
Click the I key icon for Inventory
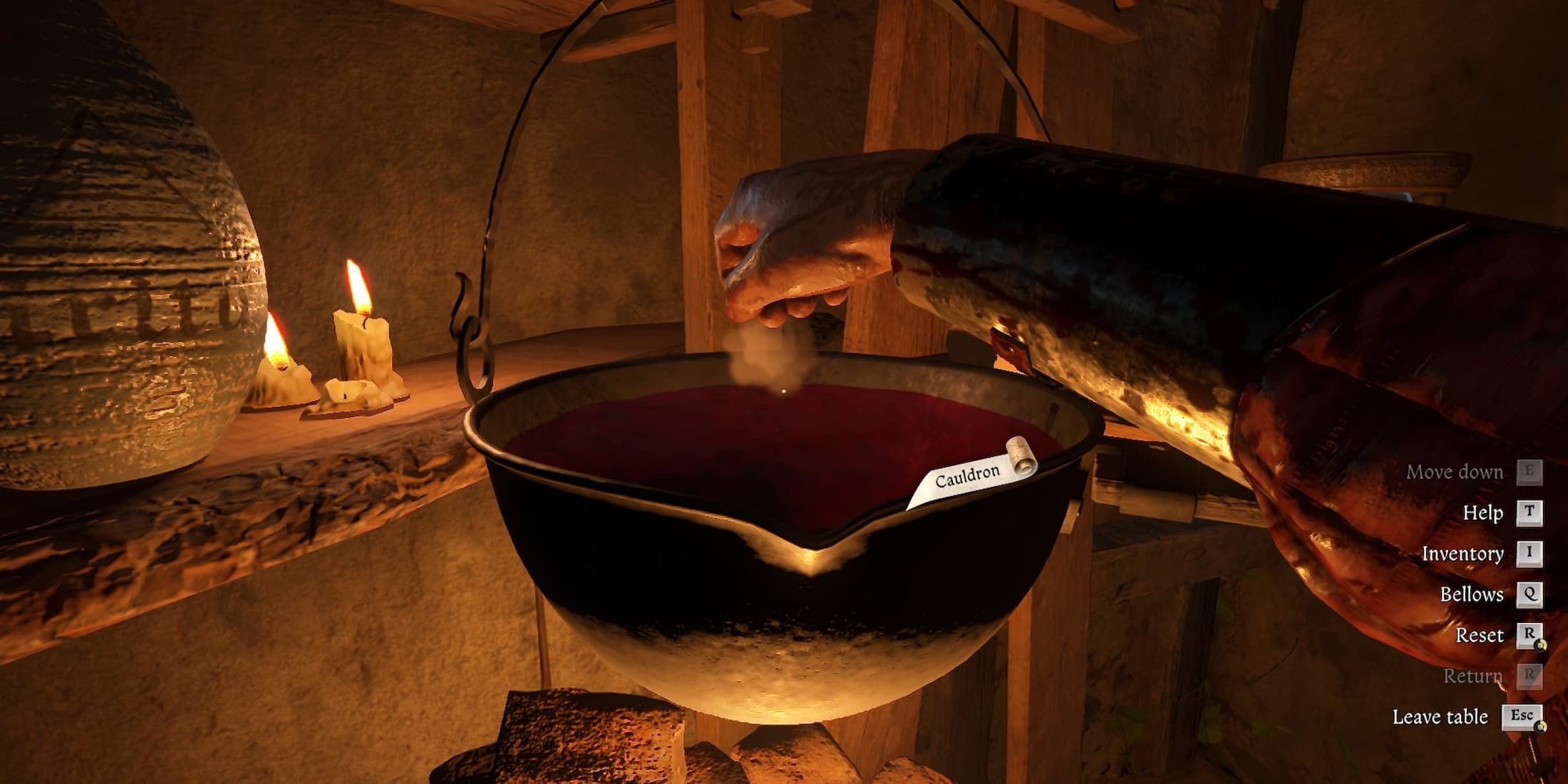coord(1530,553)
